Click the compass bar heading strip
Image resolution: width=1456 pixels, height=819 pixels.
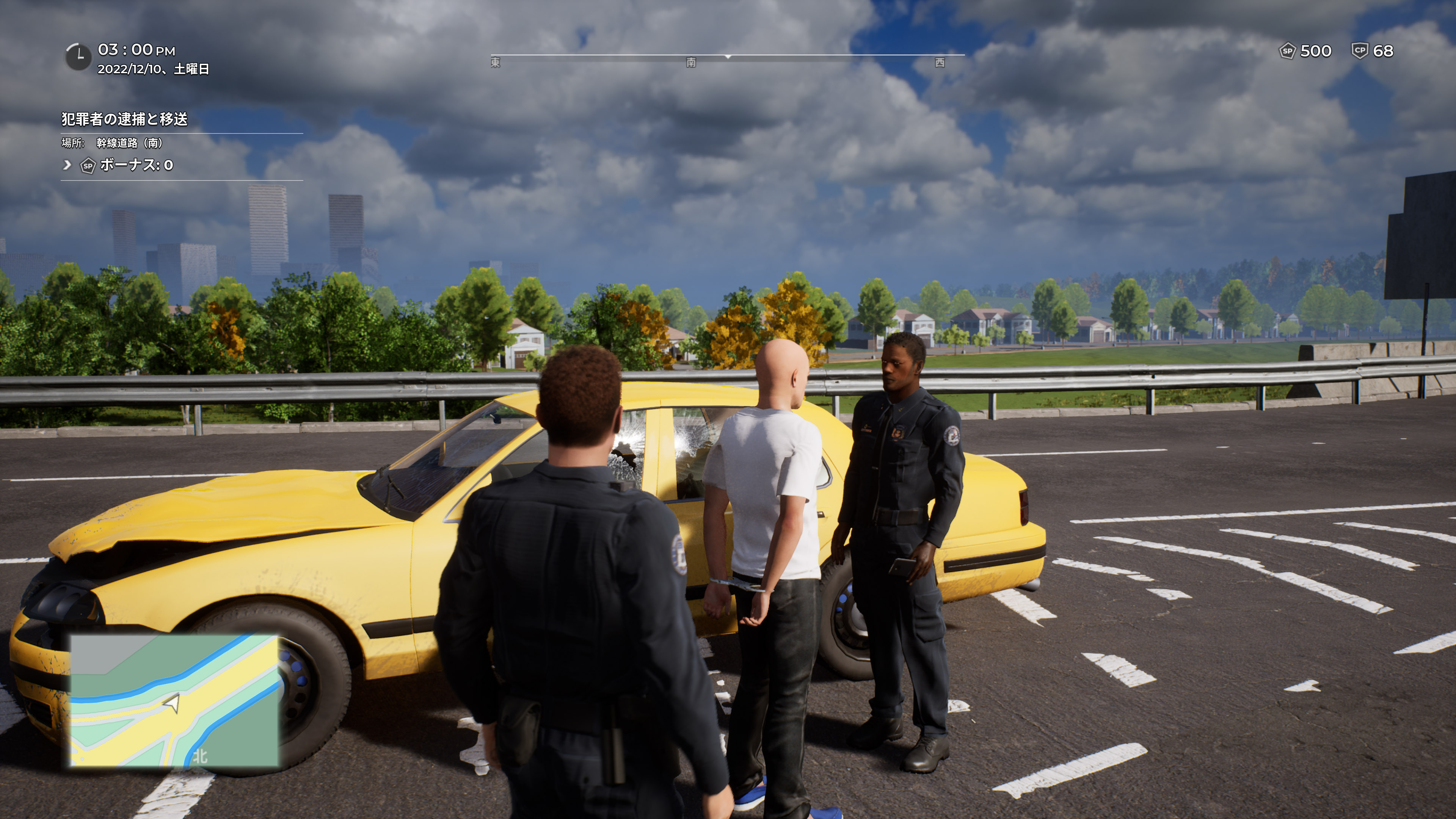727,57
